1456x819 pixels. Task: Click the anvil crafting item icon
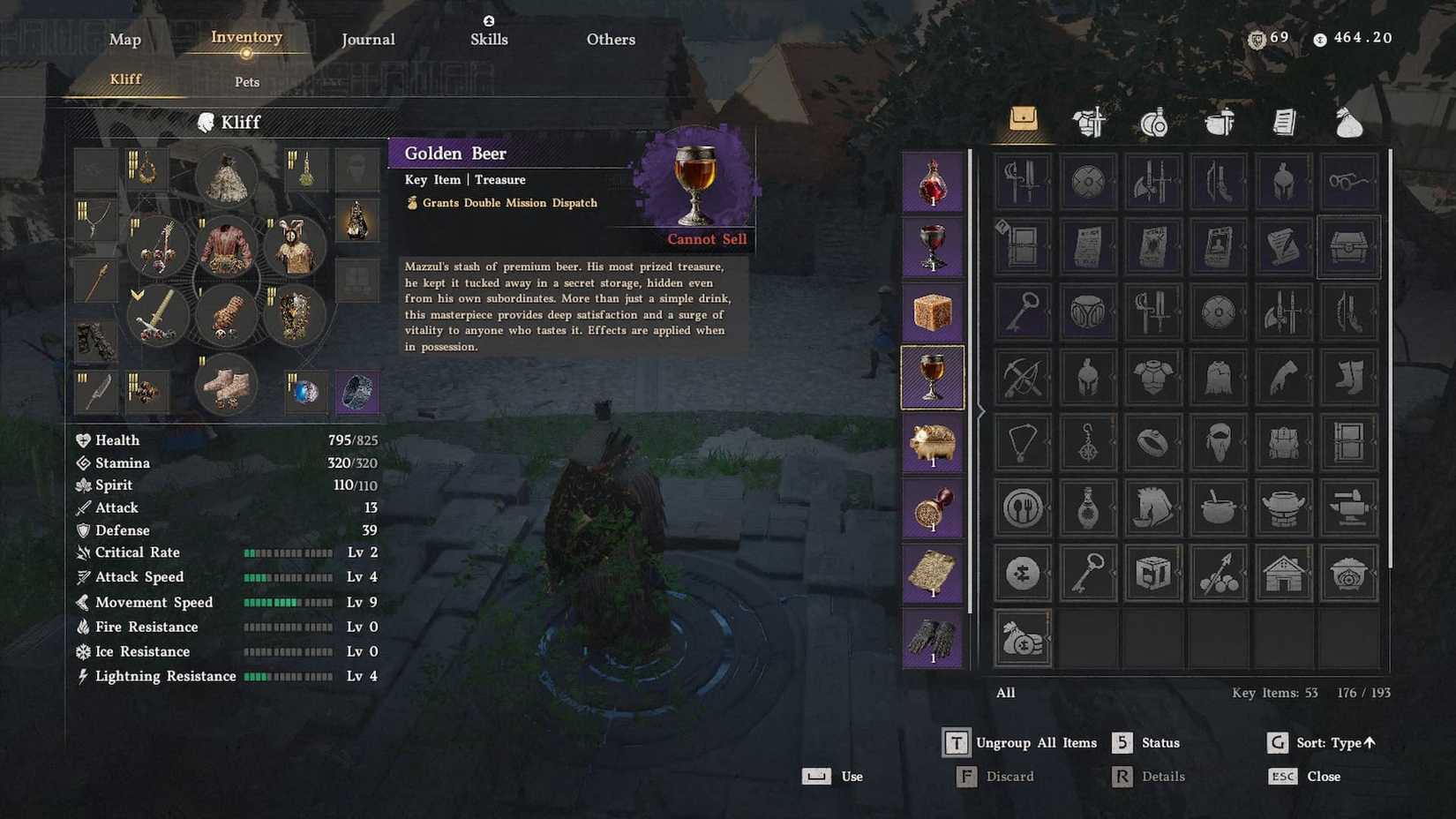point(1348,507)
